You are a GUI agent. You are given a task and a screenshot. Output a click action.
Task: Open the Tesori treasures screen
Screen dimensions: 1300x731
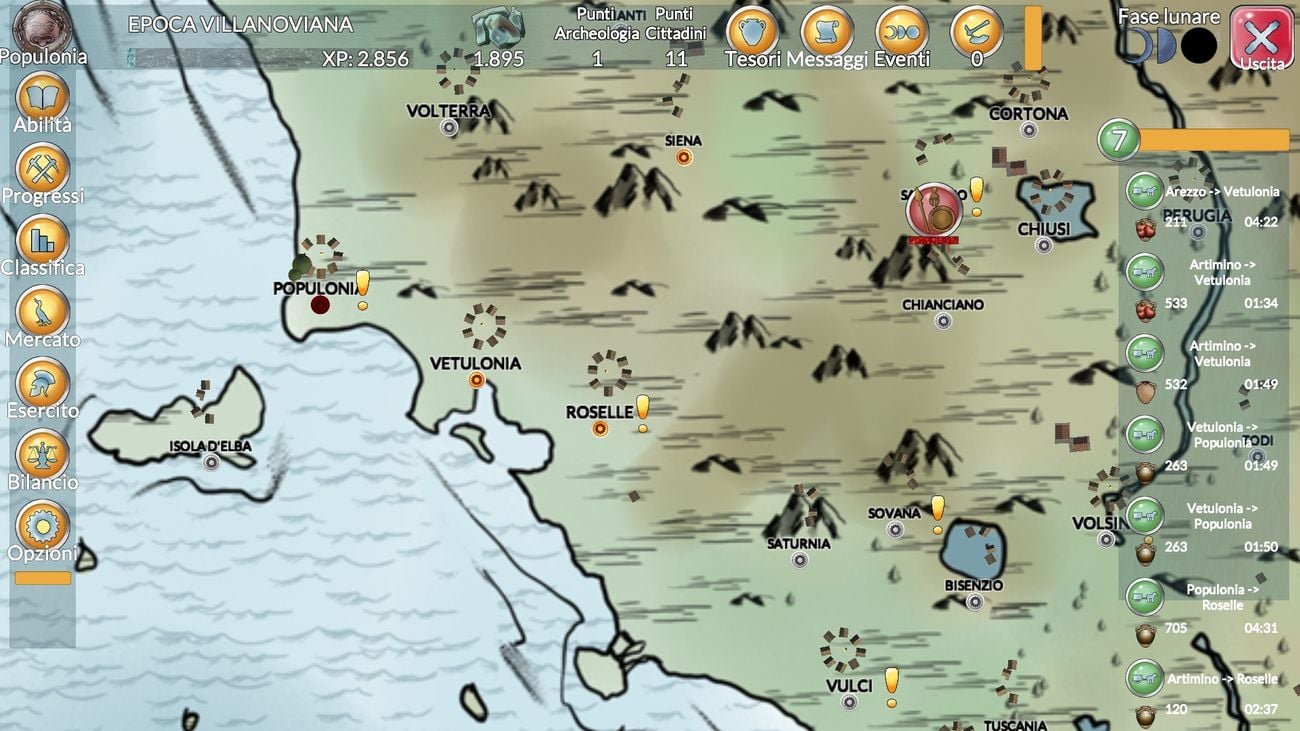[x=752, y=33]
